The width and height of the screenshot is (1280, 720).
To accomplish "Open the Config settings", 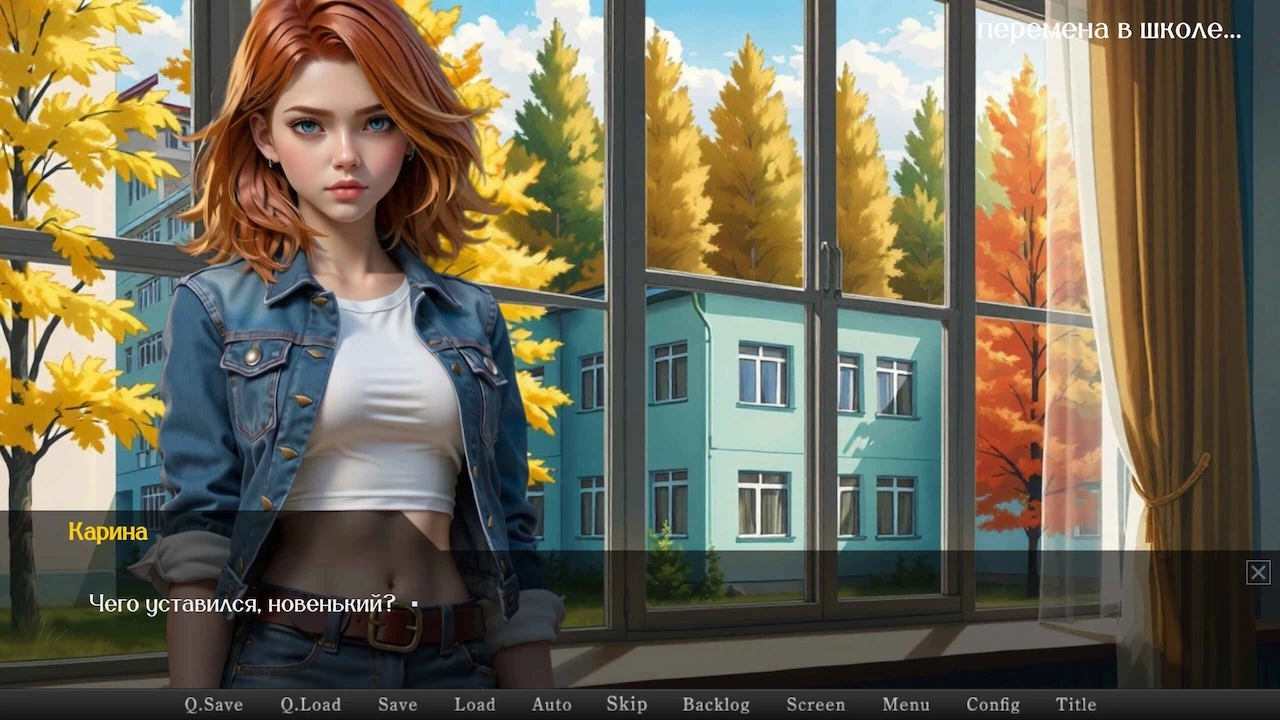I will click(993, 704).
